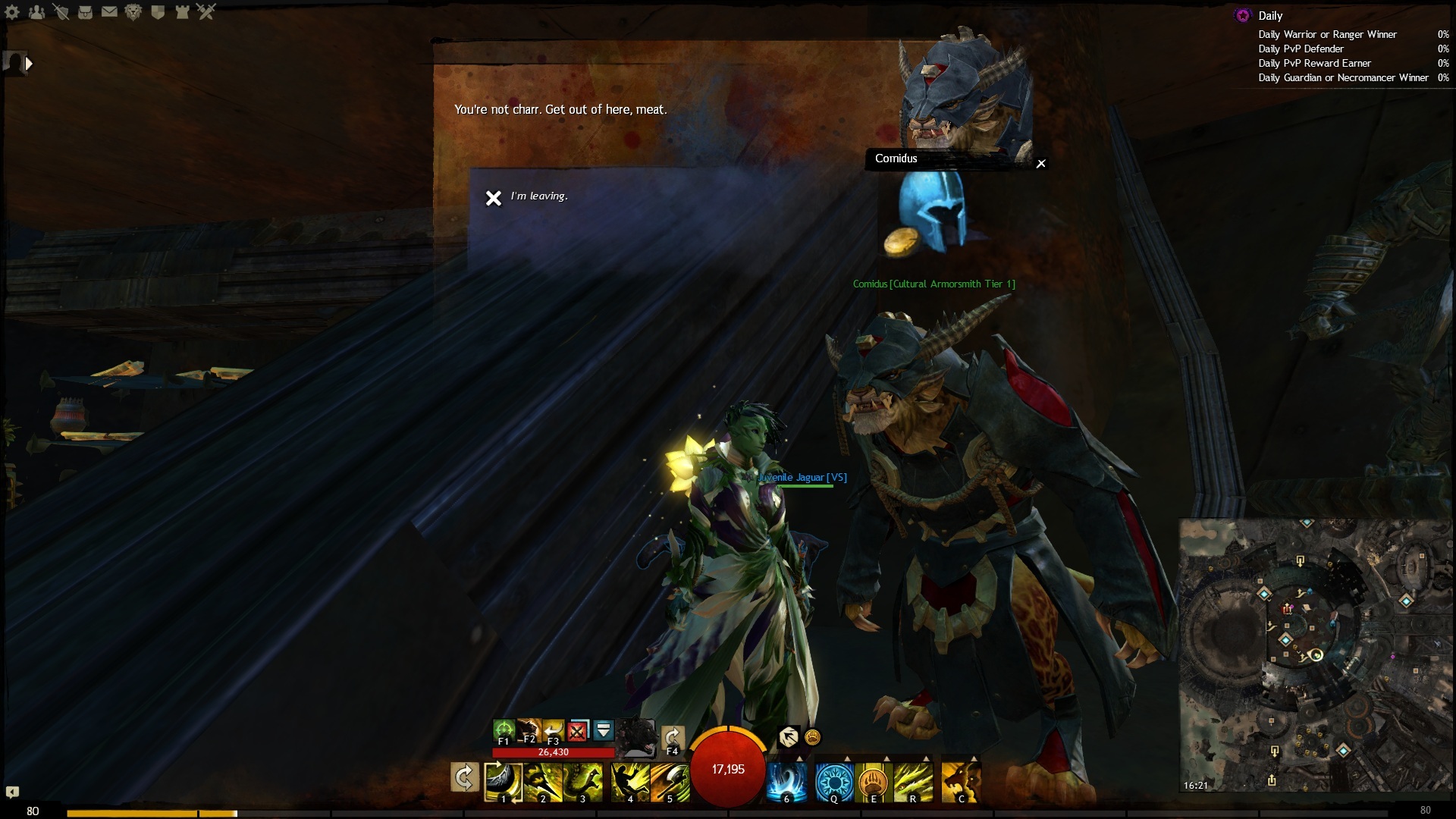Screen dimensions: 1456x819
Task: Open the contacts and party panel
Action: (36, 12)
